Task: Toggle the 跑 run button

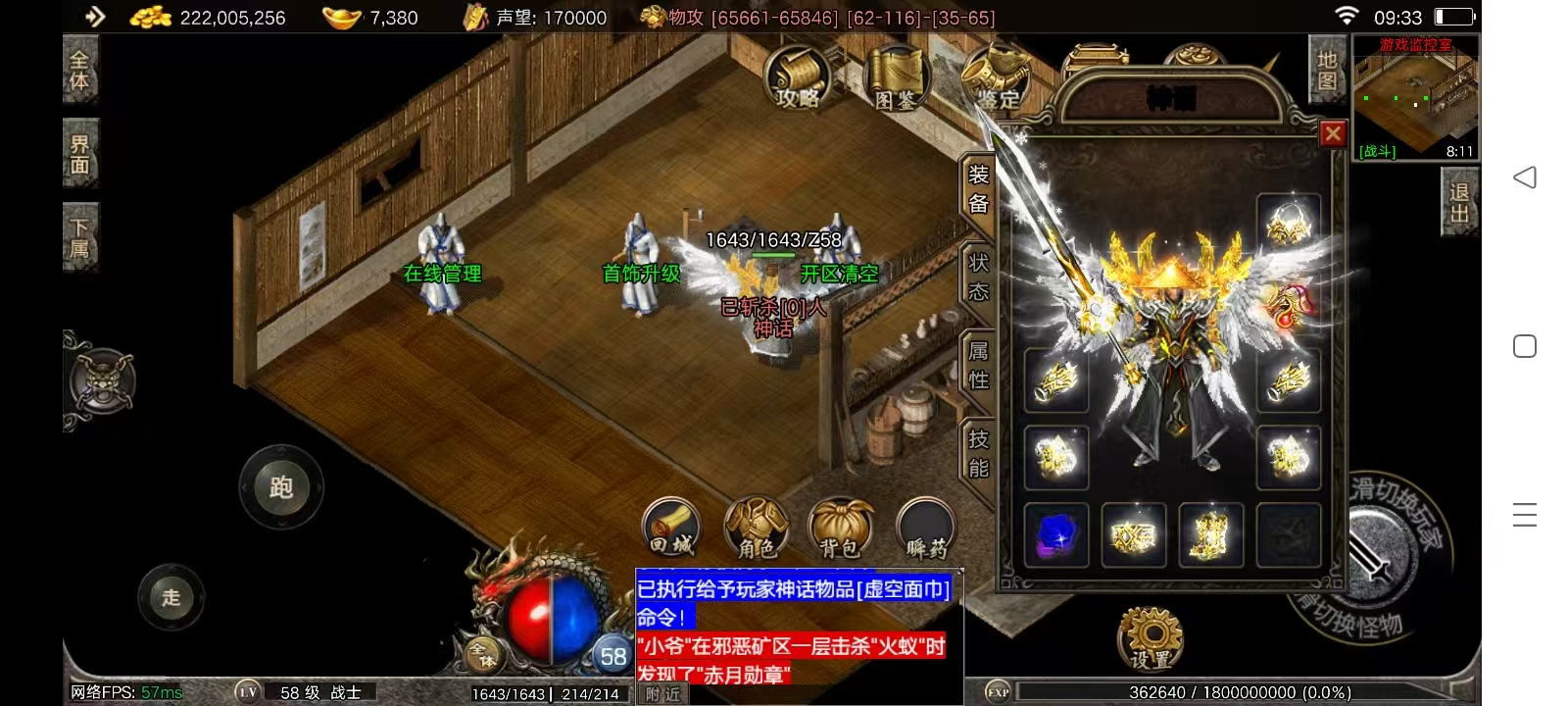Action: [281, 487]
